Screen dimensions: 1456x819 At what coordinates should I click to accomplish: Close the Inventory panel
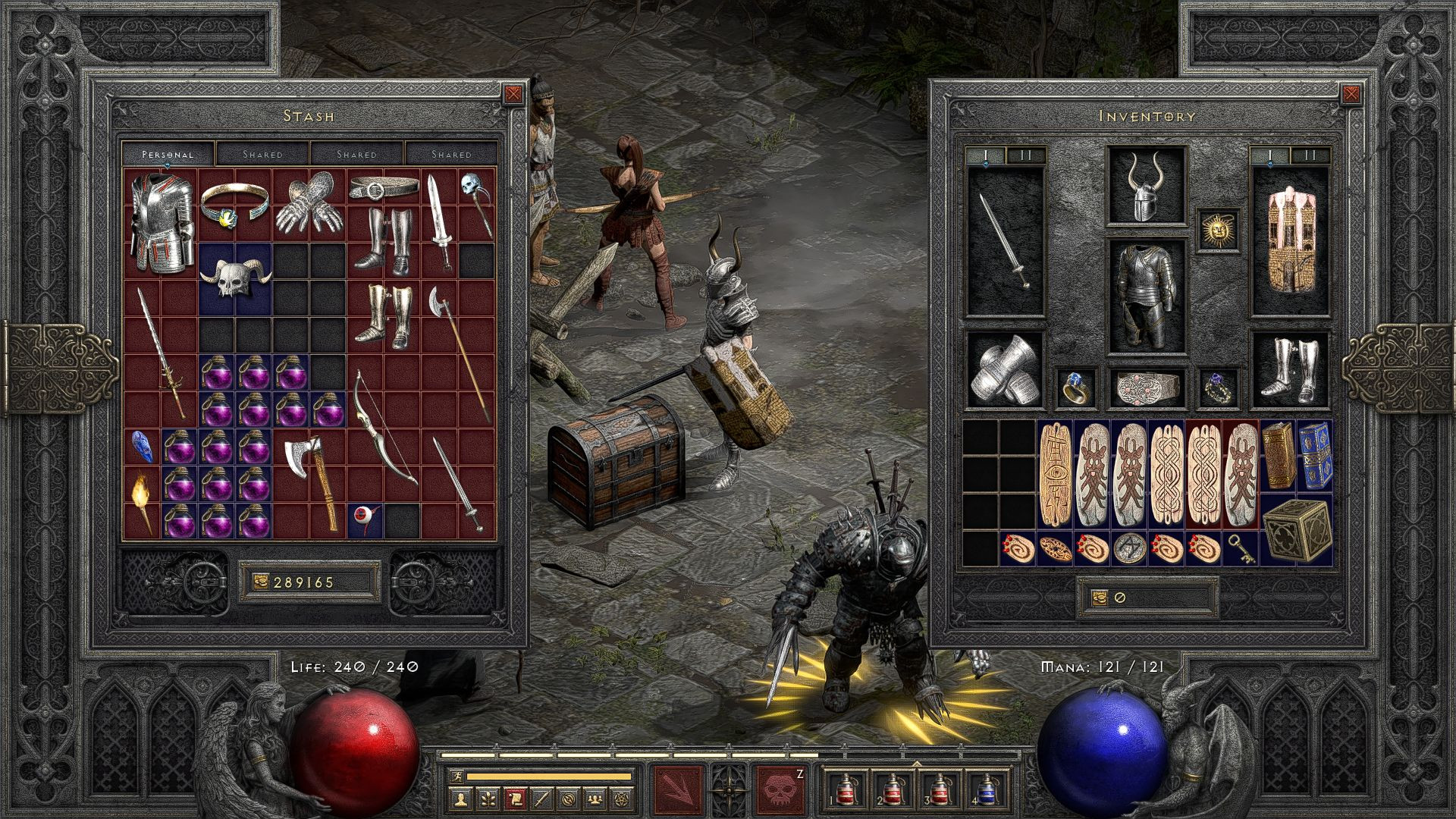coord(1351,94)
